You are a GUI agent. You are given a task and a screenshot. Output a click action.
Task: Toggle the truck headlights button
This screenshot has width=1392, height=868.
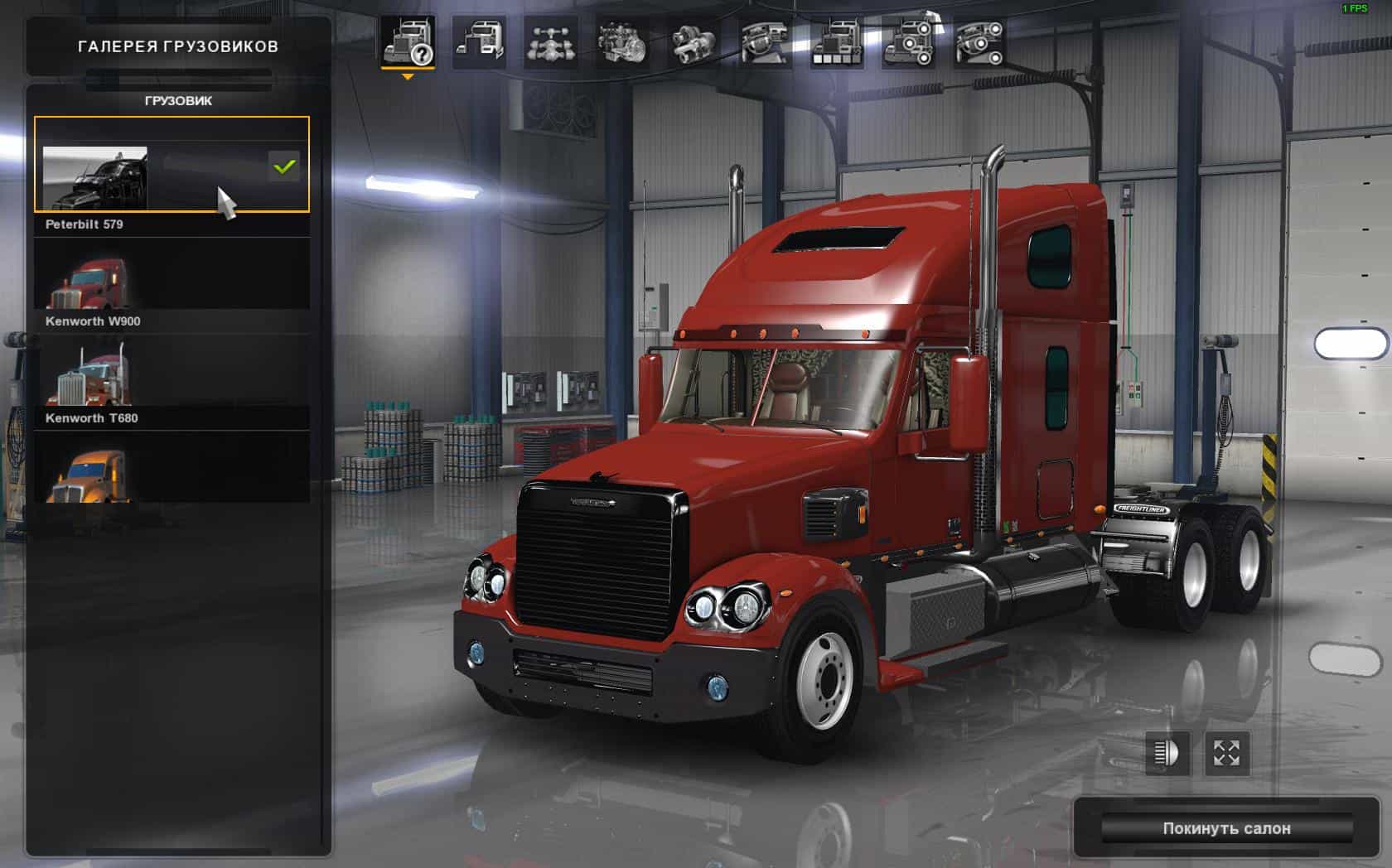pyautogui.click(x=1167, y=753)
